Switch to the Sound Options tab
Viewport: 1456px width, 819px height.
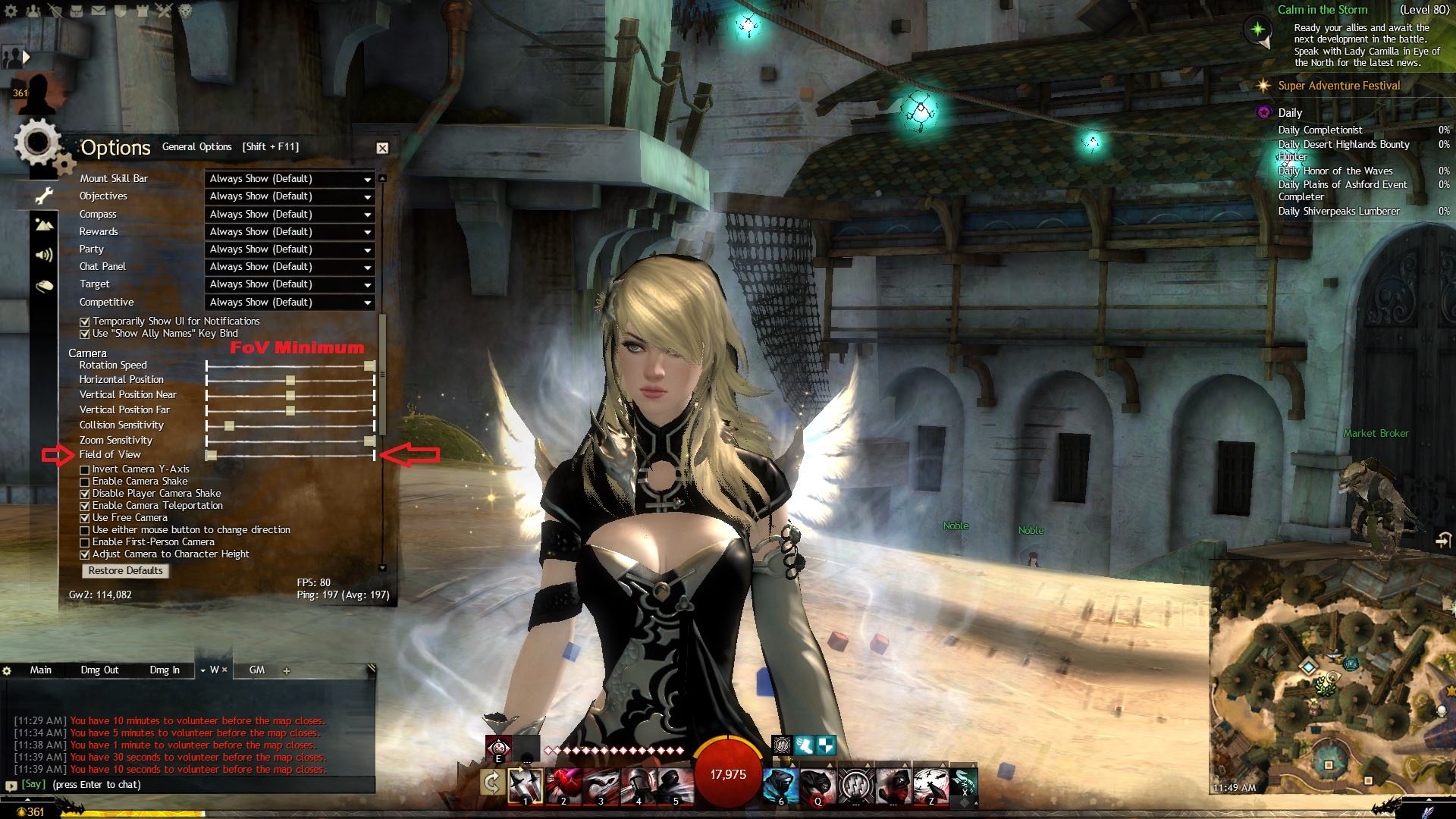coord(44,255)
